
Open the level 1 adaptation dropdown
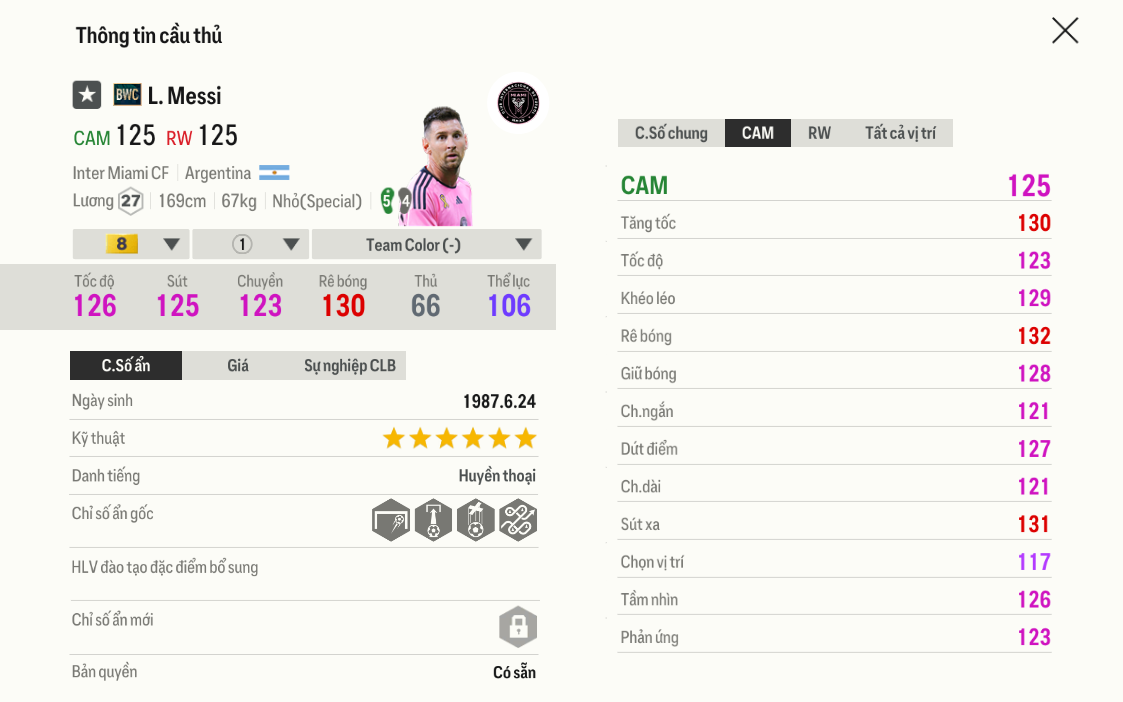250,245
